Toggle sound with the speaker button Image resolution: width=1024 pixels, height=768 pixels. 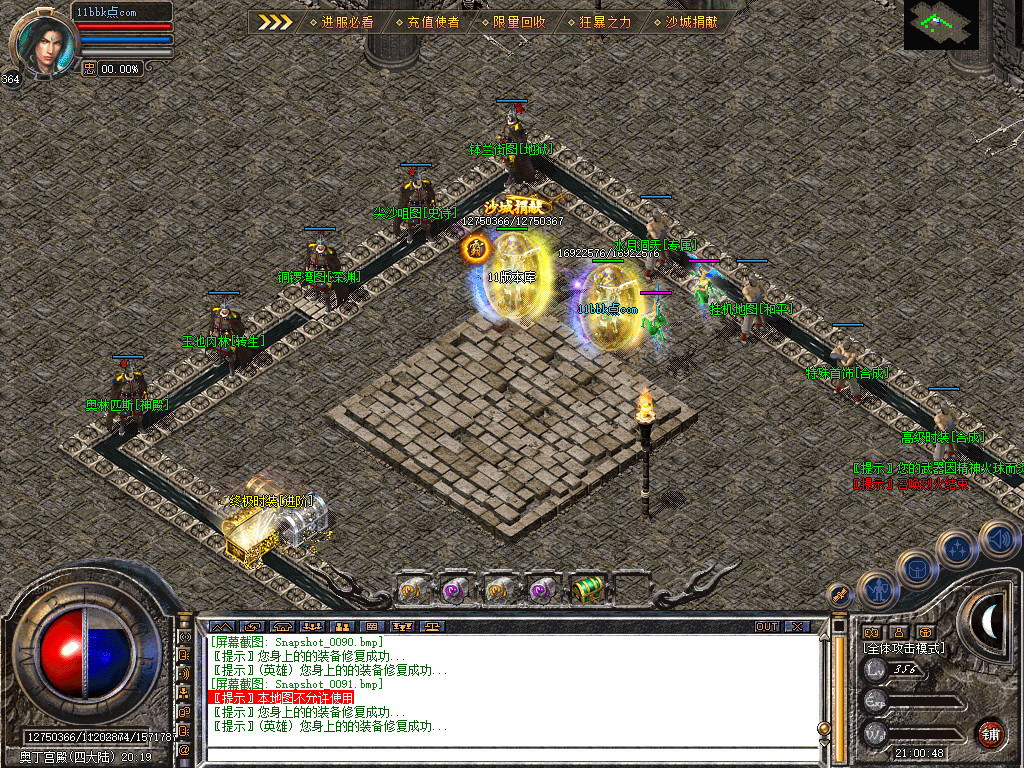pyautogui.click(x=998, y=539)
